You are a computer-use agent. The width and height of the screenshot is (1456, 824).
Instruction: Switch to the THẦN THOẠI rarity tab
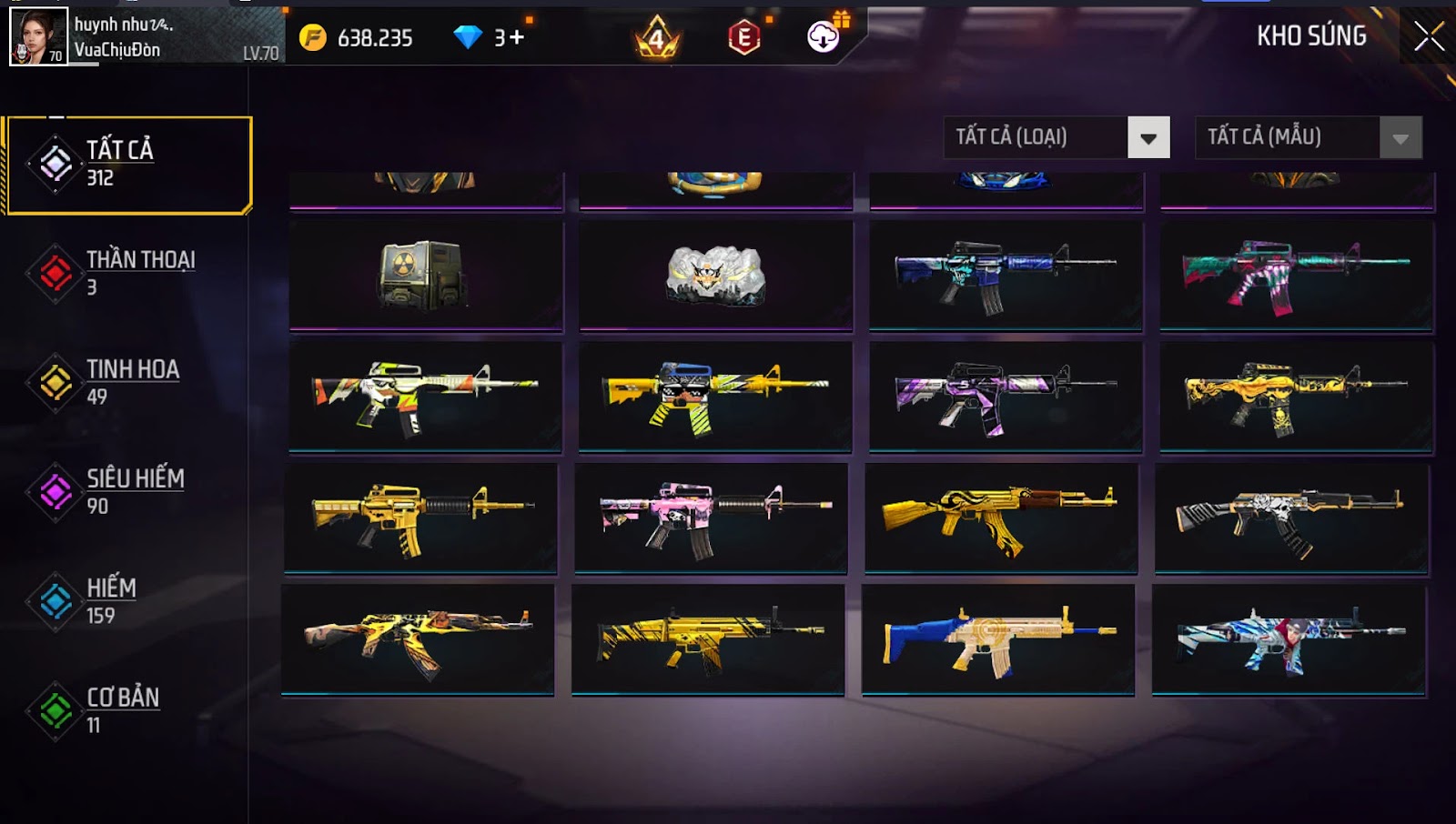pyautogui.click(x=127, y=273)
